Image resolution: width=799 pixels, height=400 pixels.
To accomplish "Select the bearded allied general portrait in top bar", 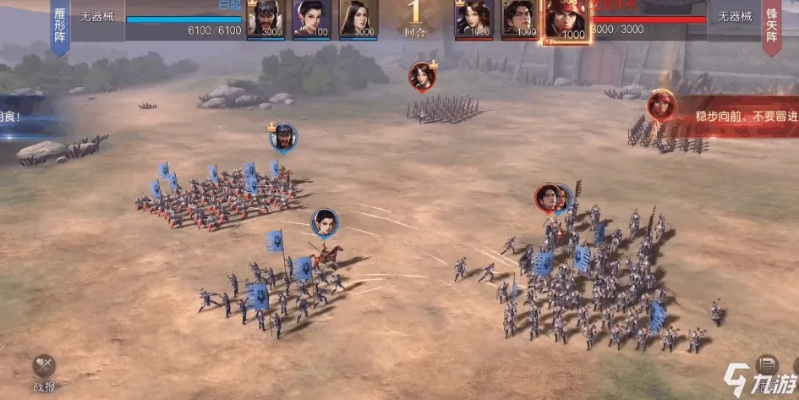I will pos(266,18).
